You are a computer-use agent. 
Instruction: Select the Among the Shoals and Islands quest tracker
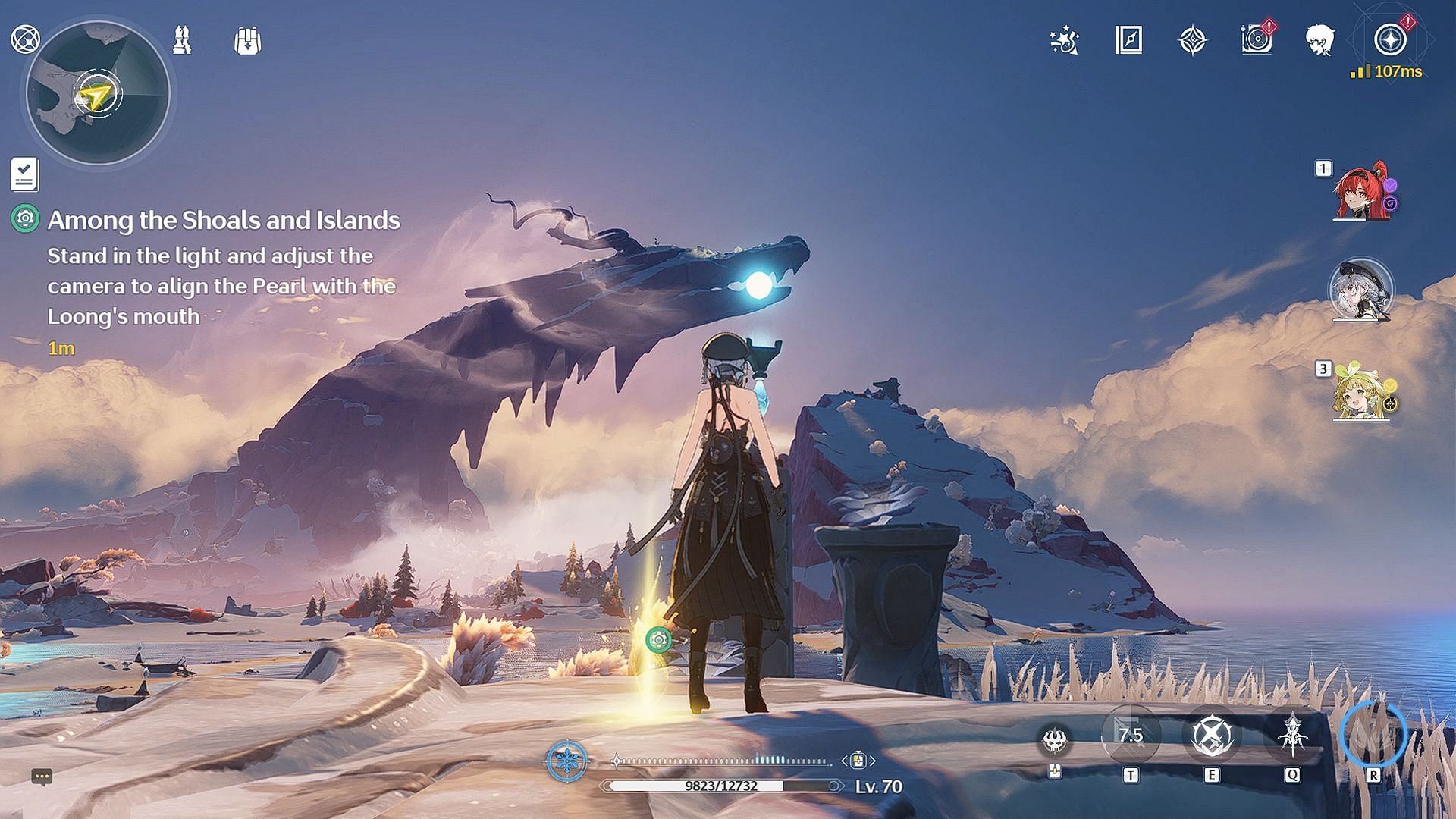[224, 220]
